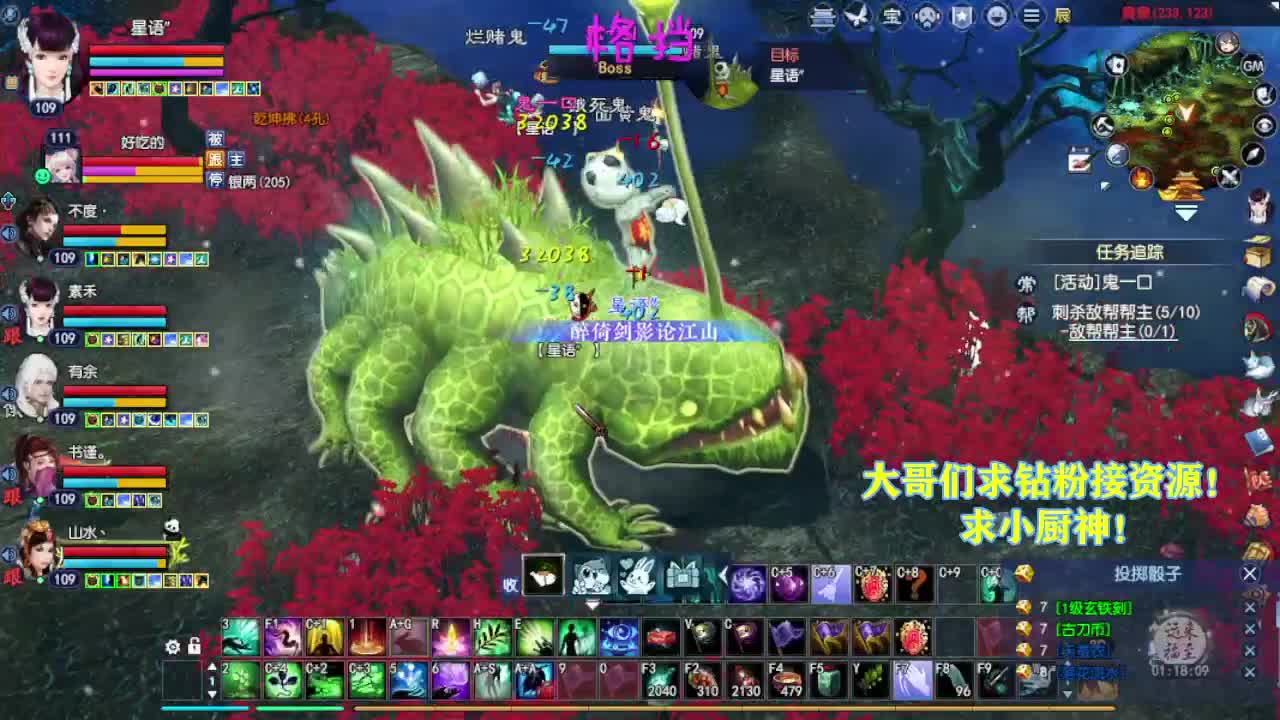This screenshot has width=1280, height=720.
Task: Click the up arrow on the hotbar page stepper
Action: pyautogui.click(x=213, y=666)
